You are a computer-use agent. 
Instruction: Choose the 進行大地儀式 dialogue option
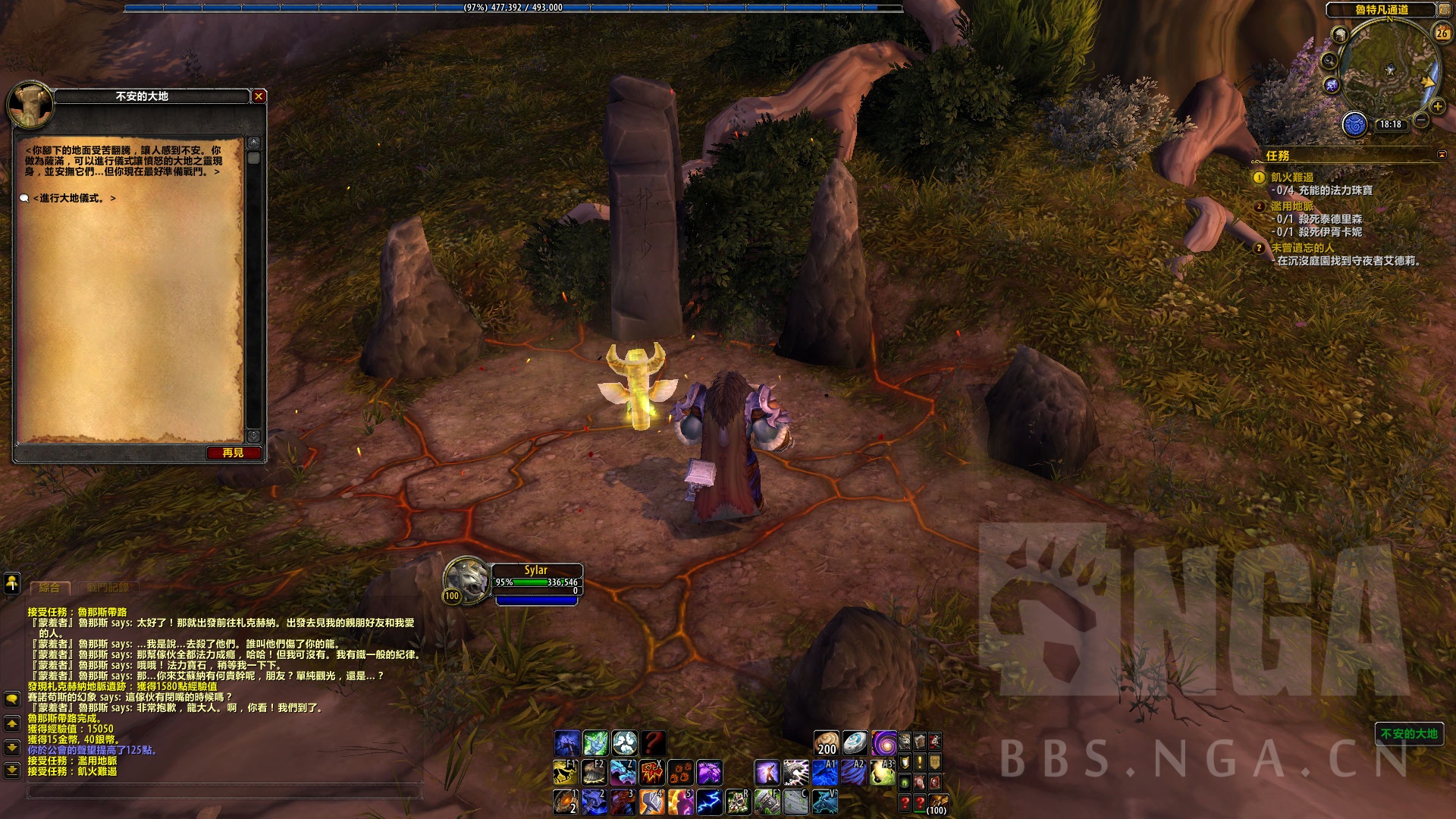click(x=74, y=198)
